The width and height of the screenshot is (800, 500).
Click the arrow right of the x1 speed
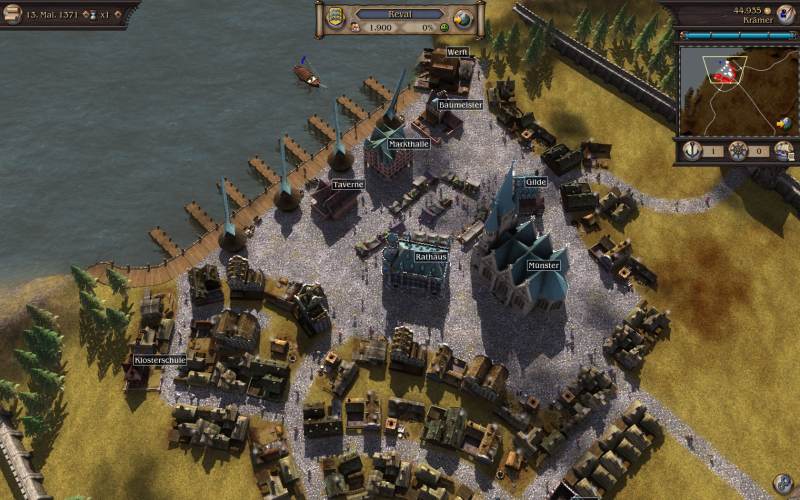click(x=118, y=17)
